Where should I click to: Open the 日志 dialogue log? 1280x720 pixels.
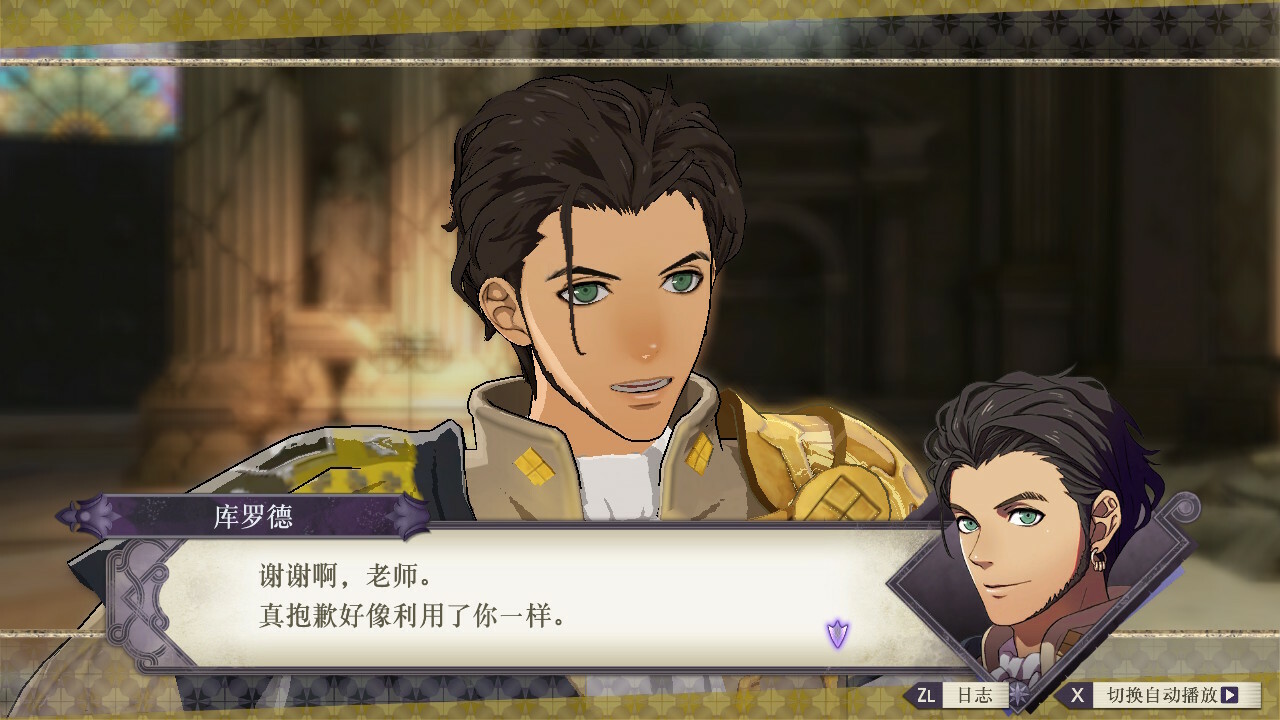(961, 695)
